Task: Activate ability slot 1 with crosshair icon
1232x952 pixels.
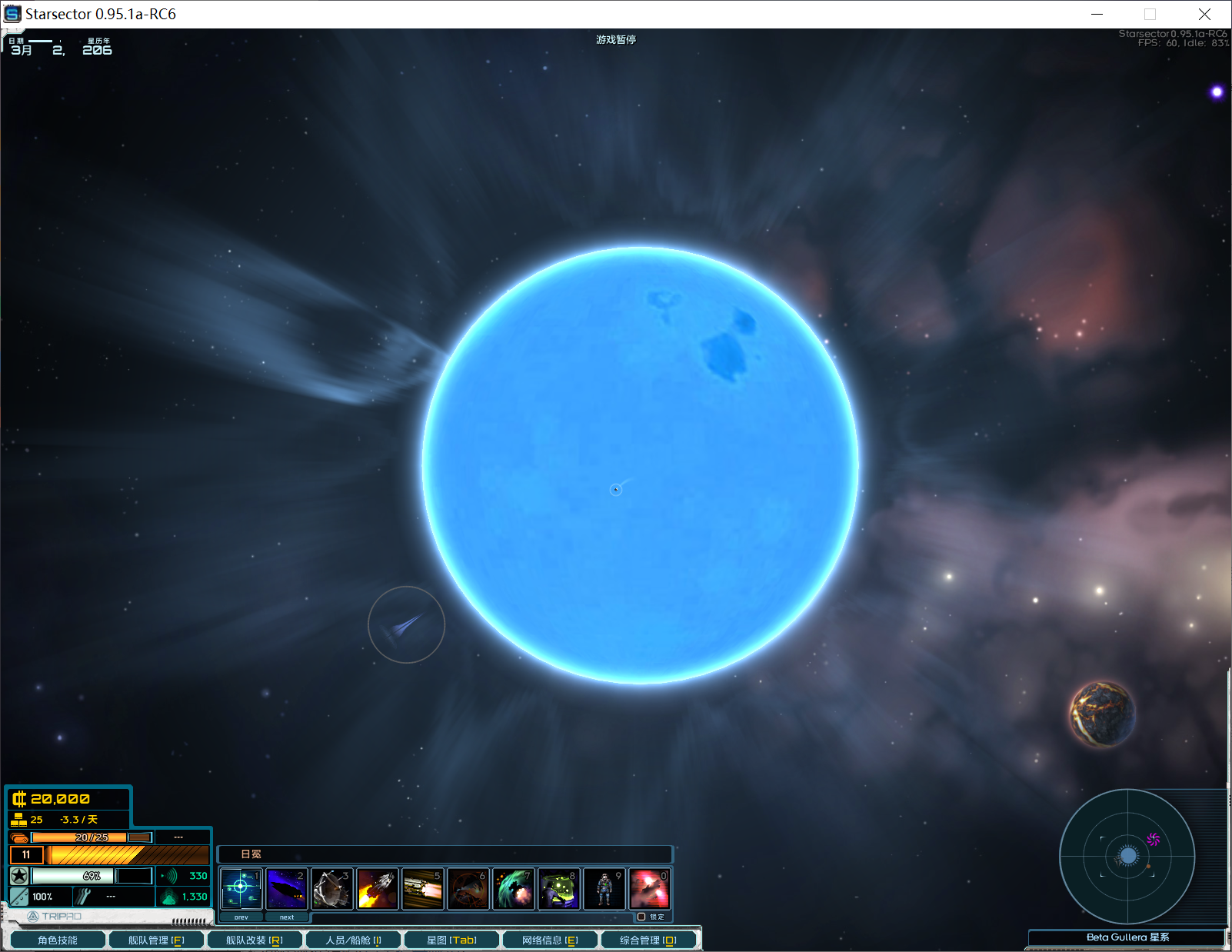Action: [x=241, y=889]
